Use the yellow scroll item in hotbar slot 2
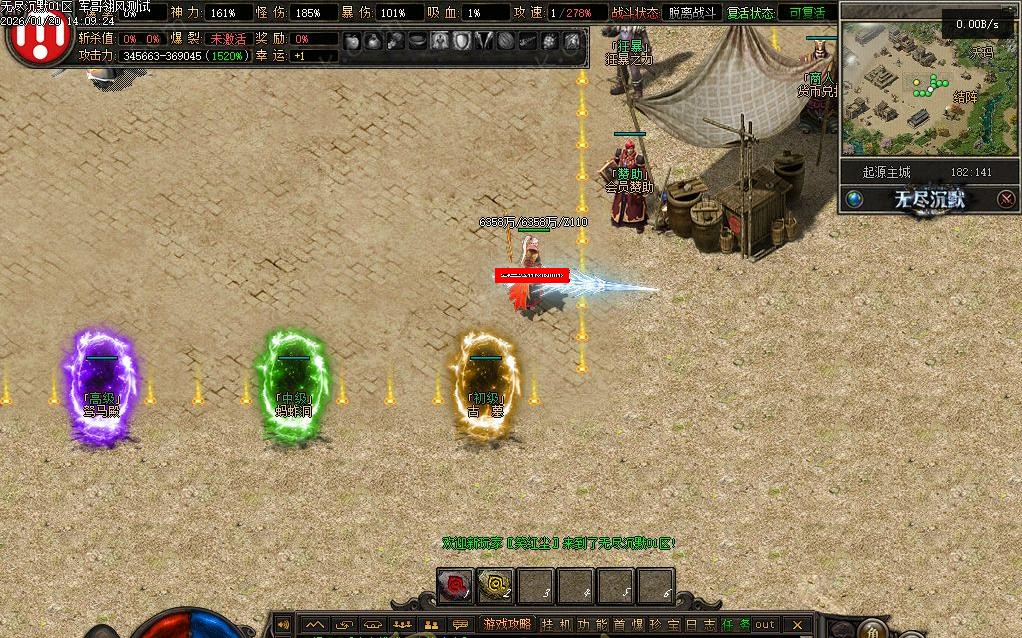1022x638 pixels. point(495,586)
